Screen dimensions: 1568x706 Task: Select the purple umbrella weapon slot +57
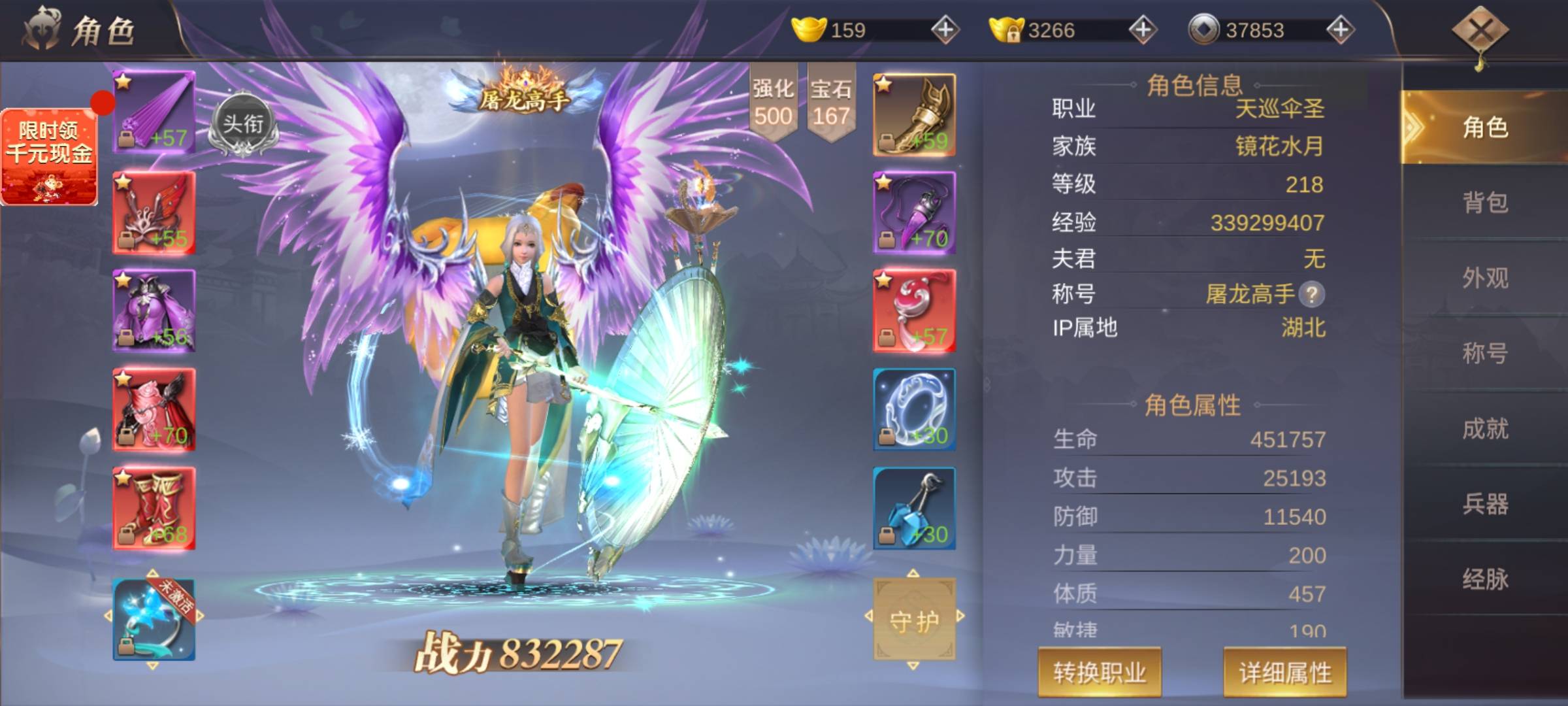pyautogui.click(x=154, y=112)
